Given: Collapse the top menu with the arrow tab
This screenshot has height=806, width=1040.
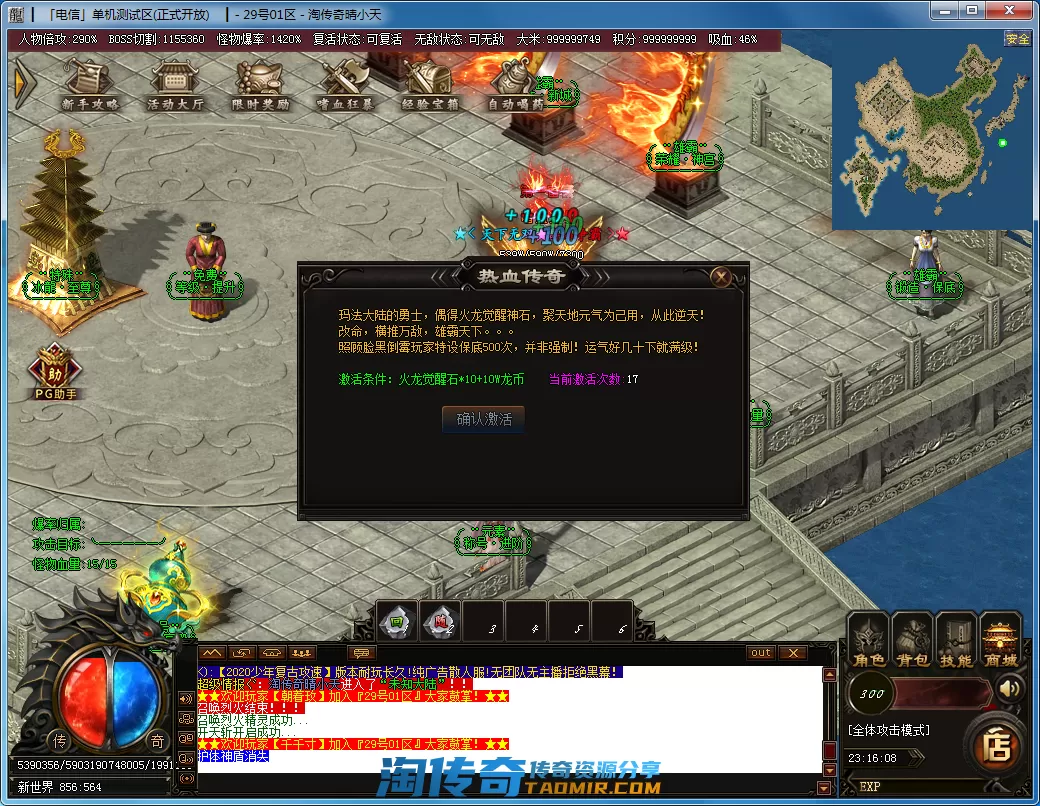Looking at the screenshot, I should pos(23,84).
